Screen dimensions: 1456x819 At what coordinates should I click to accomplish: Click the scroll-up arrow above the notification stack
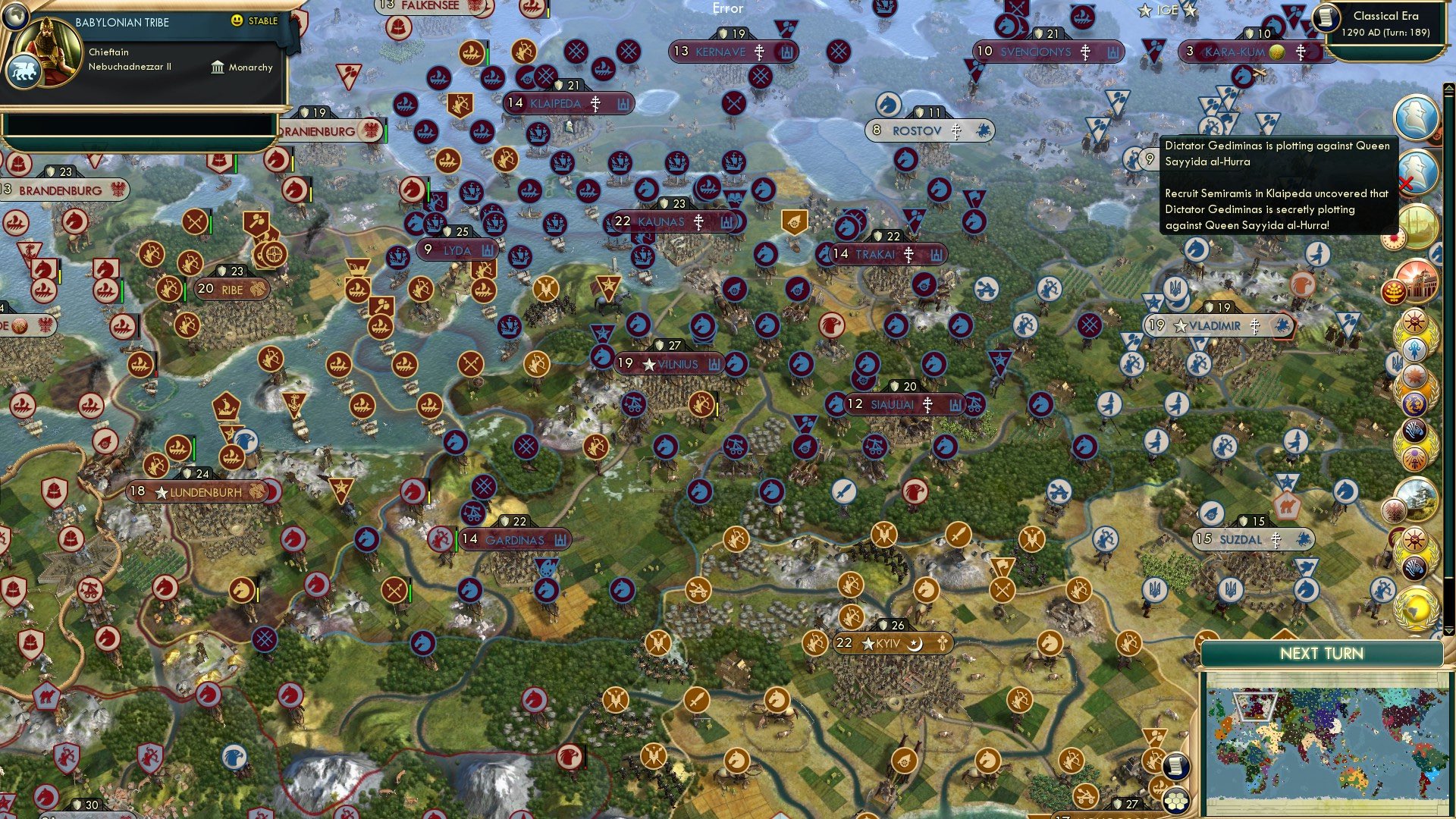tap(1449, 88)
